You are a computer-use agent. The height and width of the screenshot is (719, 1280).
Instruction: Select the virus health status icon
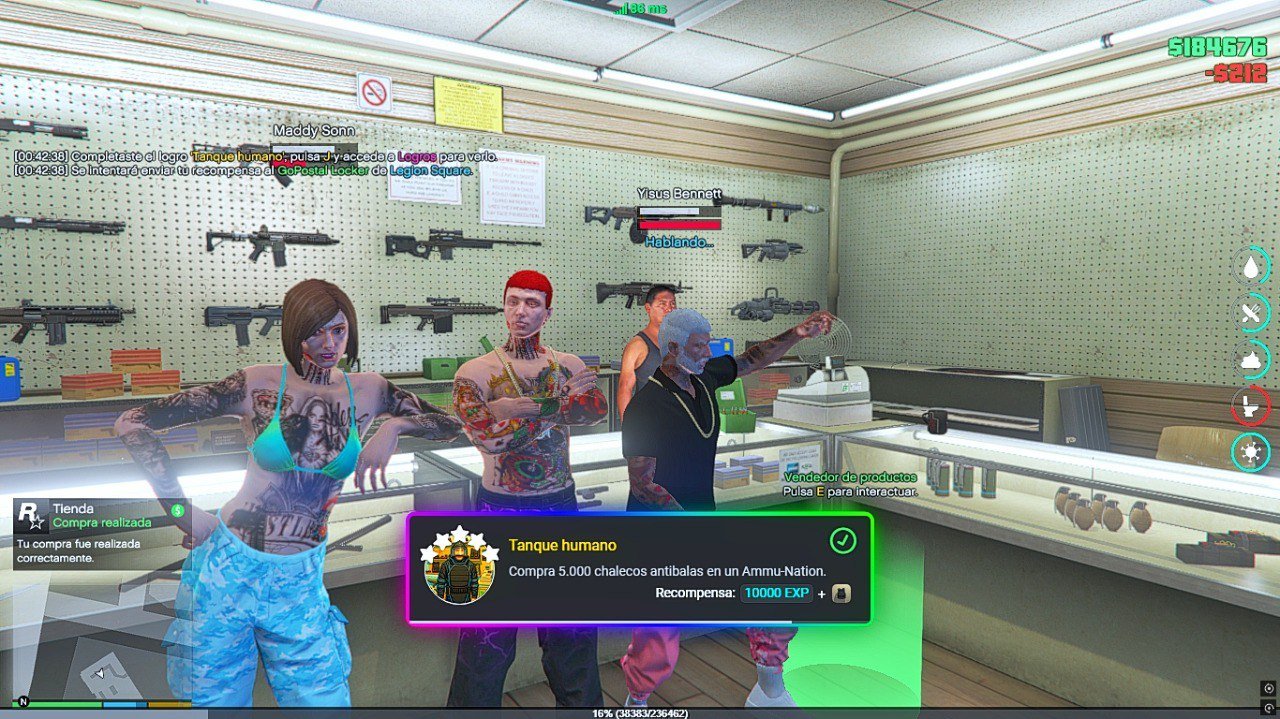(1250, 452)
